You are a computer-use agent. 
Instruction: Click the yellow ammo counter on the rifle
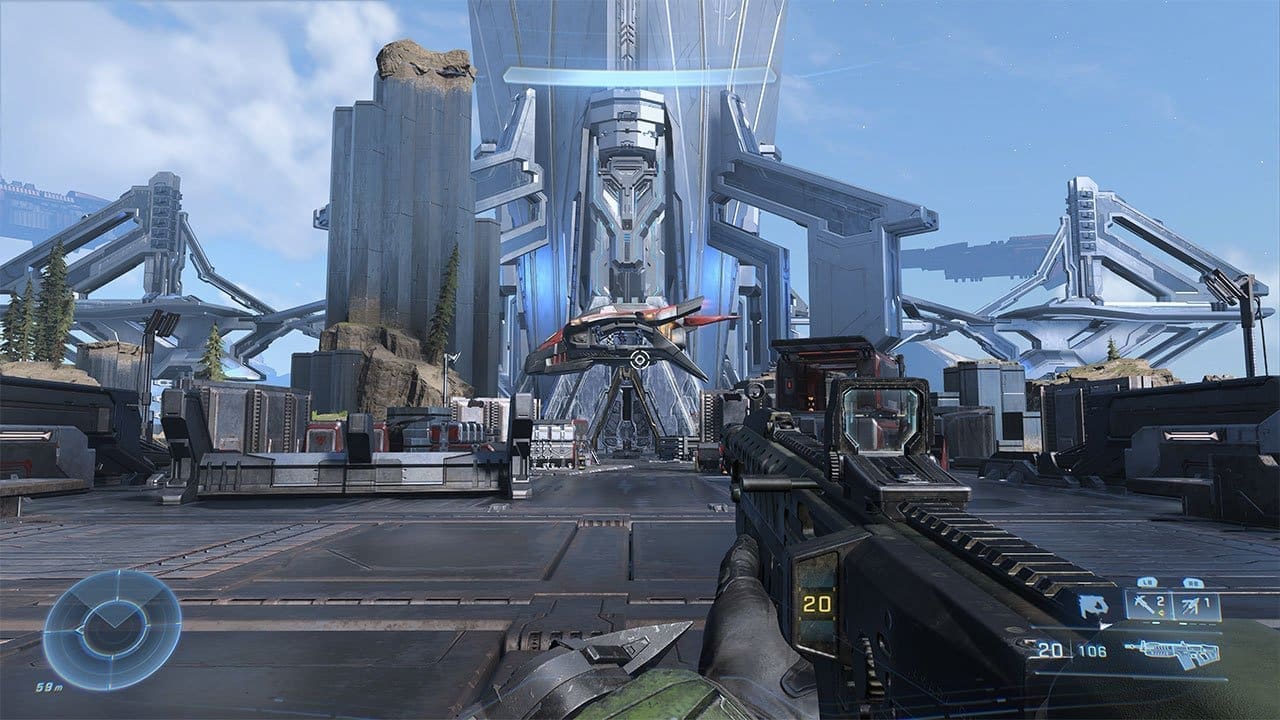[819, 604]
